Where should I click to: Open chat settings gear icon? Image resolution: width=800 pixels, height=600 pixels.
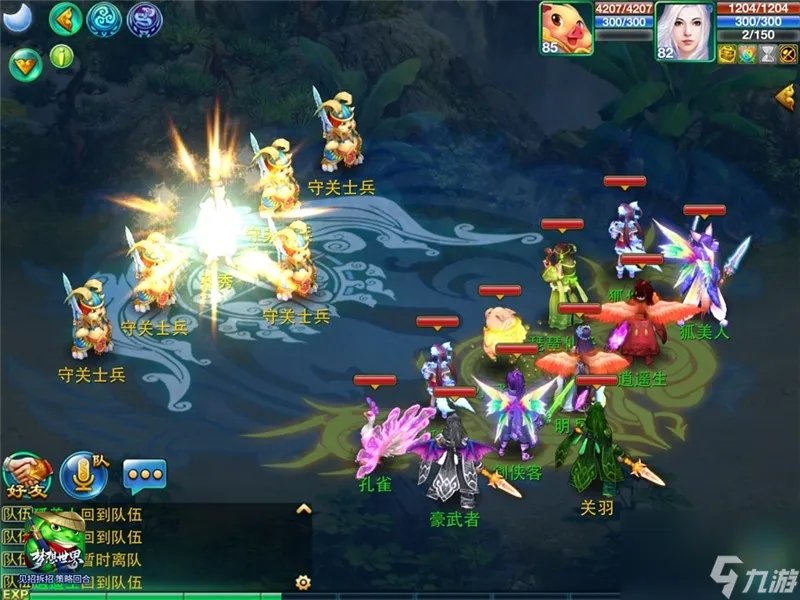pyautogui.click(x=302, y=581)
